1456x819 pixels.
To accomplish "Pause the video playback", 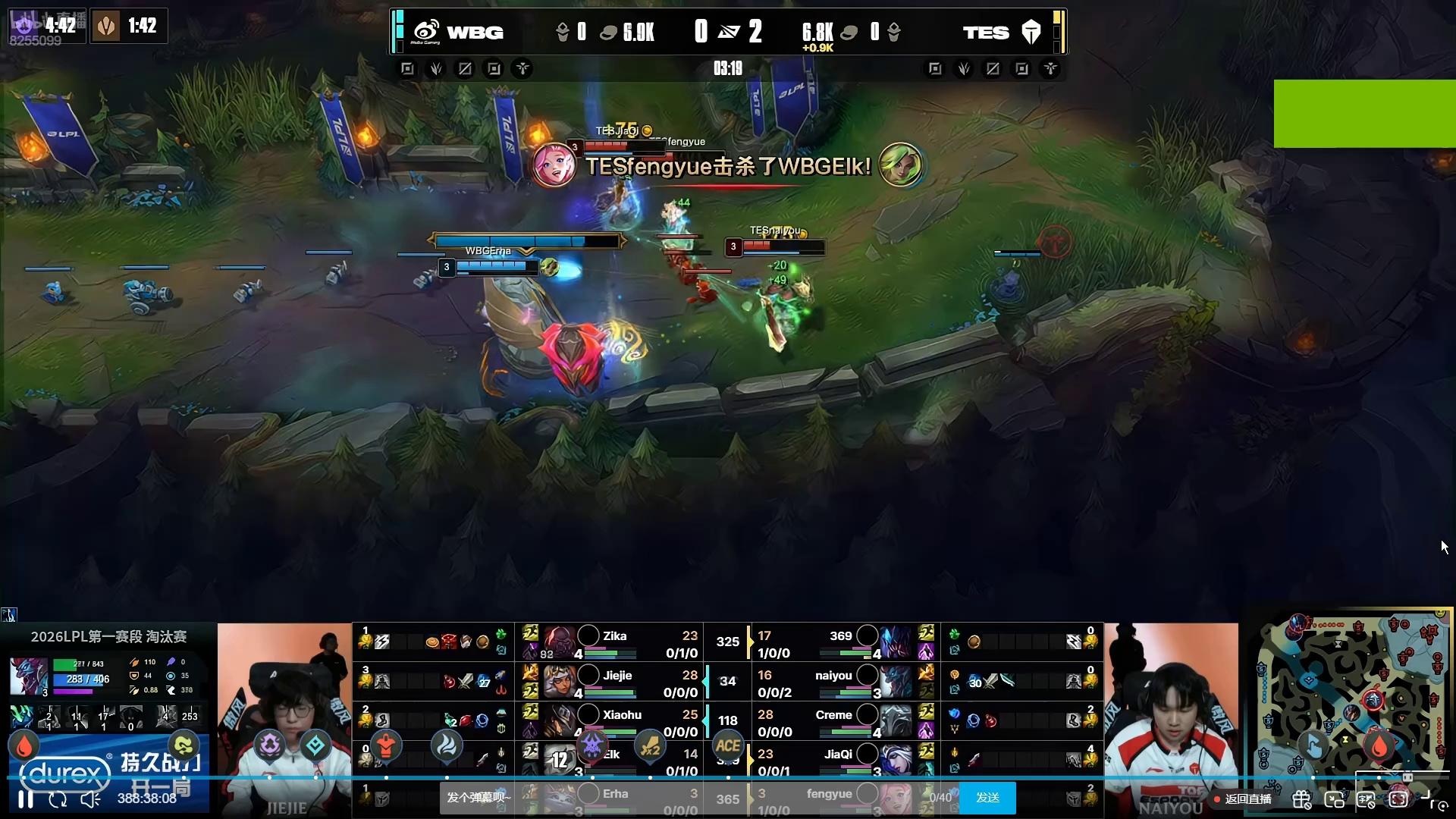I will 26,799.
